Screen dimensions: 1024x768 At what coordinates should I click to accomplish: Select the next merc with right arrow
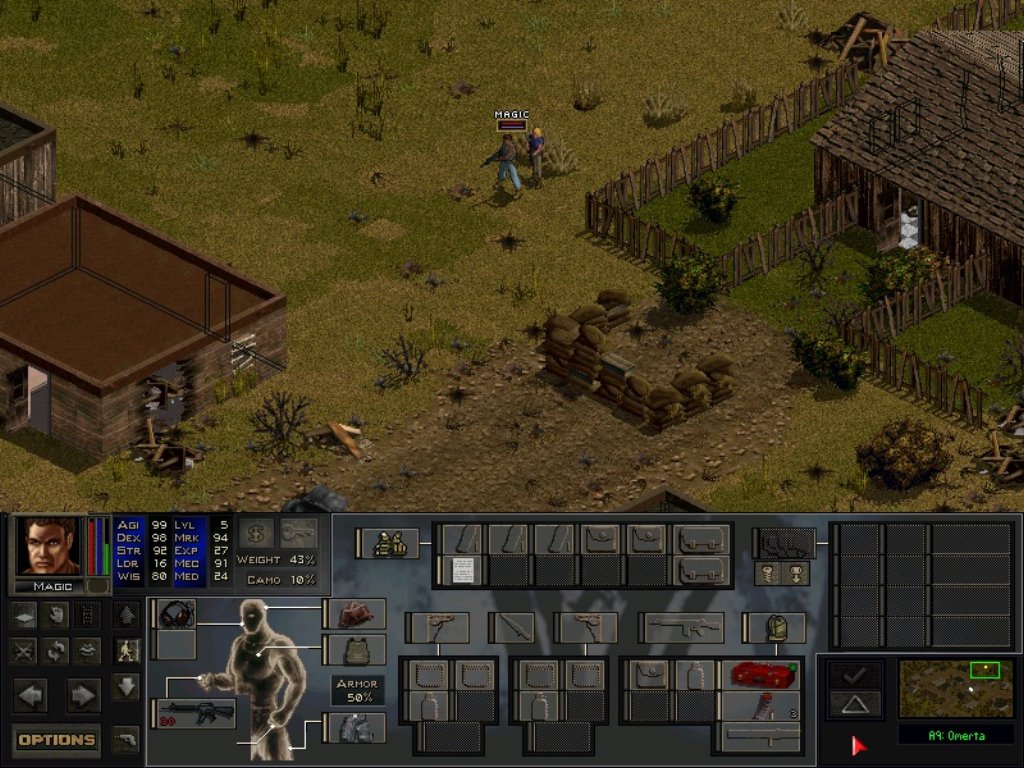click(x=83, y=693)
